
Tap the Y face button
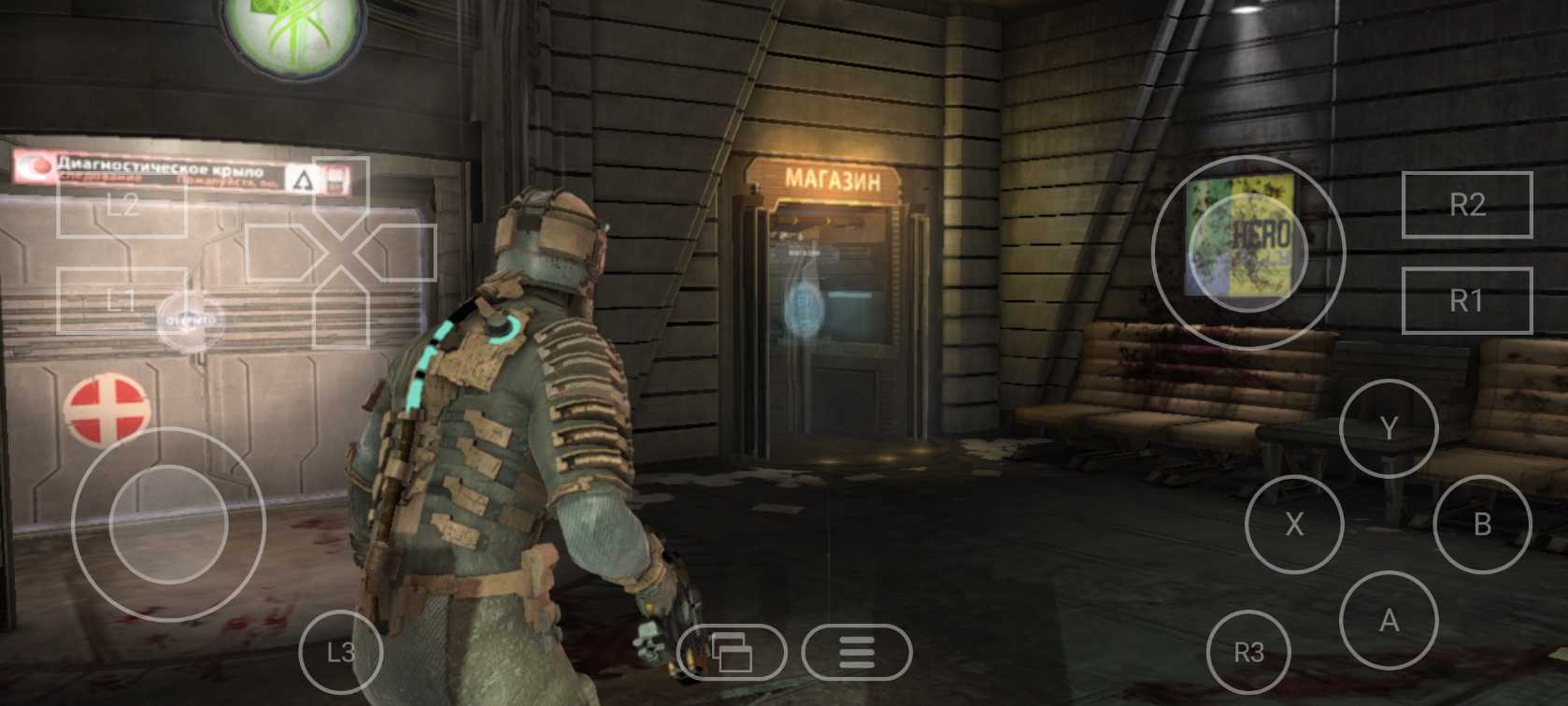[1388, 428]
